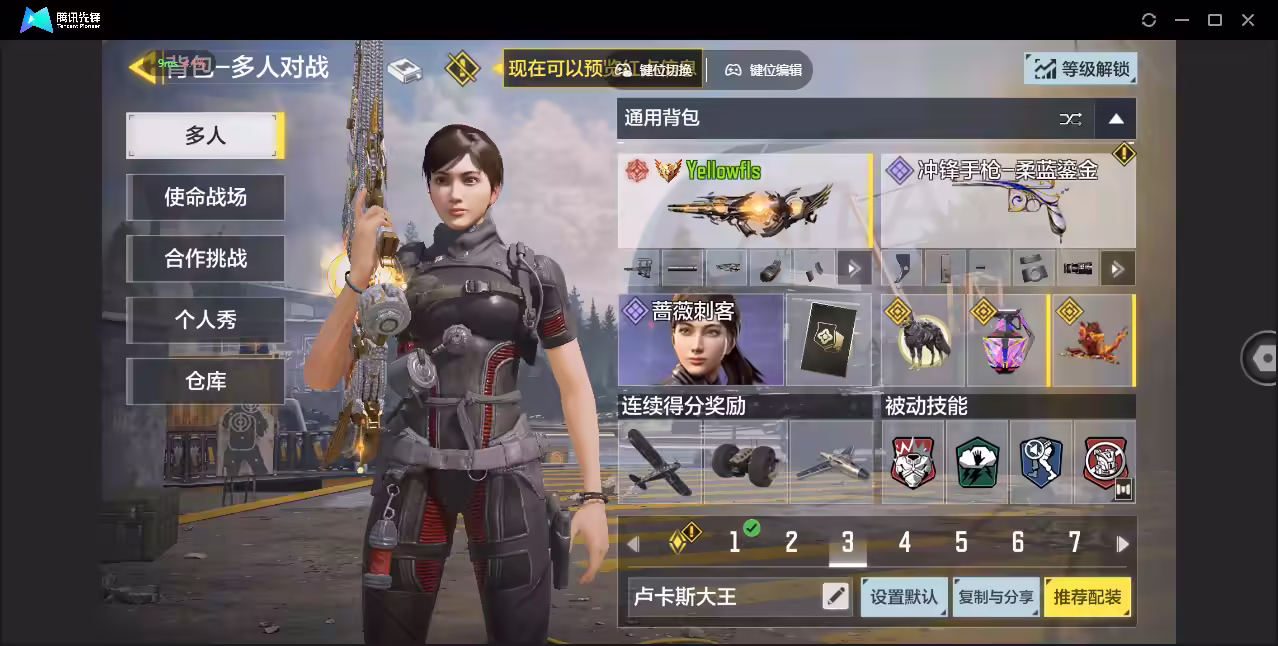1278x646 pixels.
Task: Open the 蔷薇刺客 character slot
Action: pyautogui.click(x=701, y=340)
